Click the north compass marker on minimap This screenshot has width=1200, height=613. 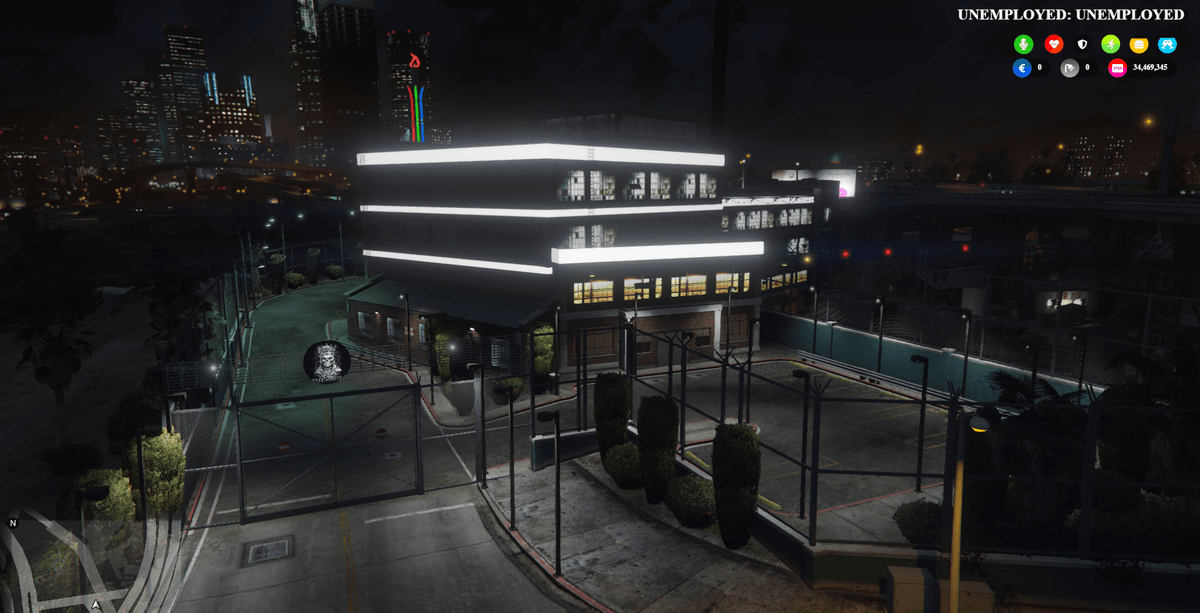(x=13, y=523)
